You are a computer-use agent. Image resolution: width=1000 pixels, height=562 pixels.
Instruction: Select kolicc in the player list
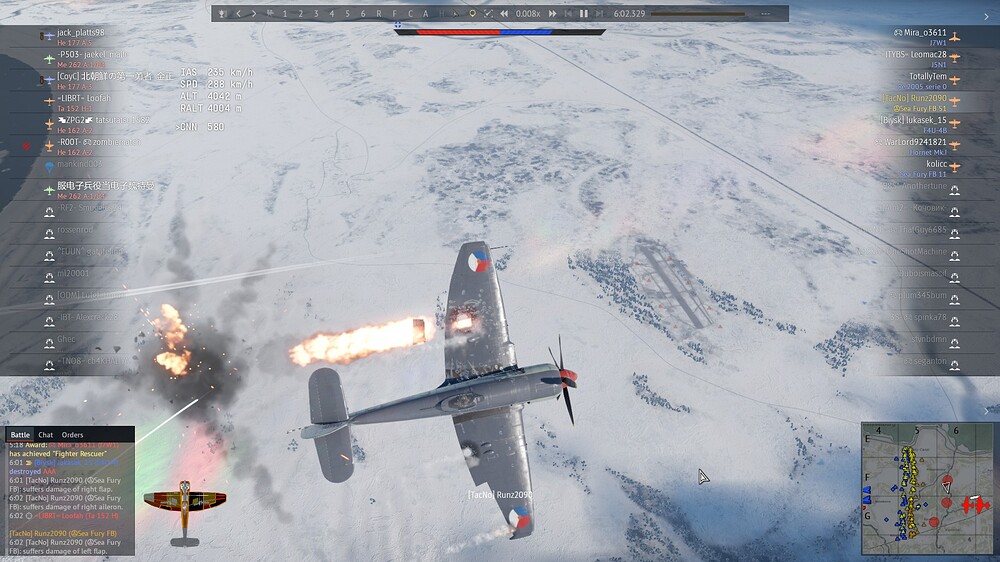935,163
